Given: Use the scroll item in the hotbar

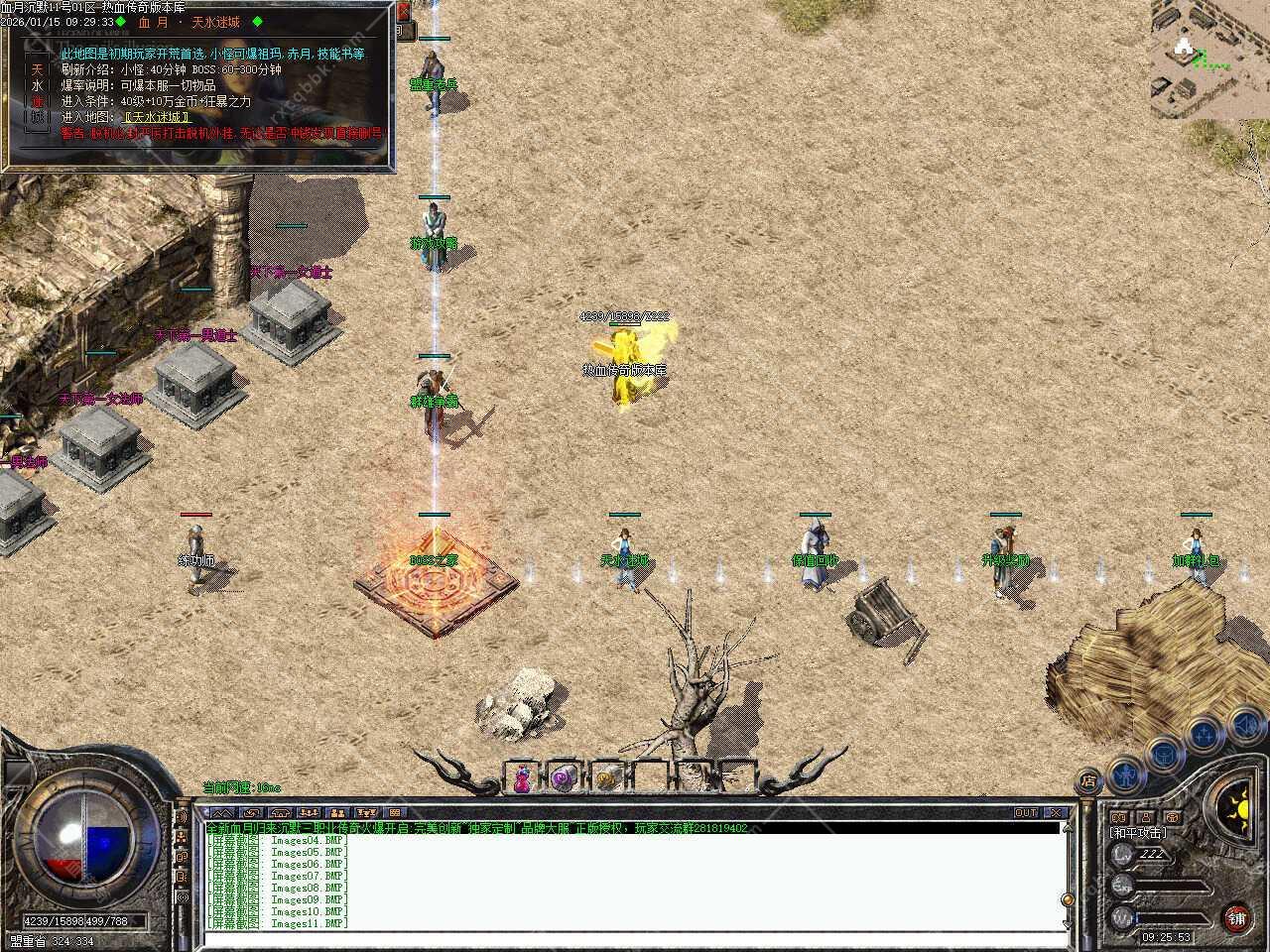Looking at the screenshot, I should (x=606, y=779).
